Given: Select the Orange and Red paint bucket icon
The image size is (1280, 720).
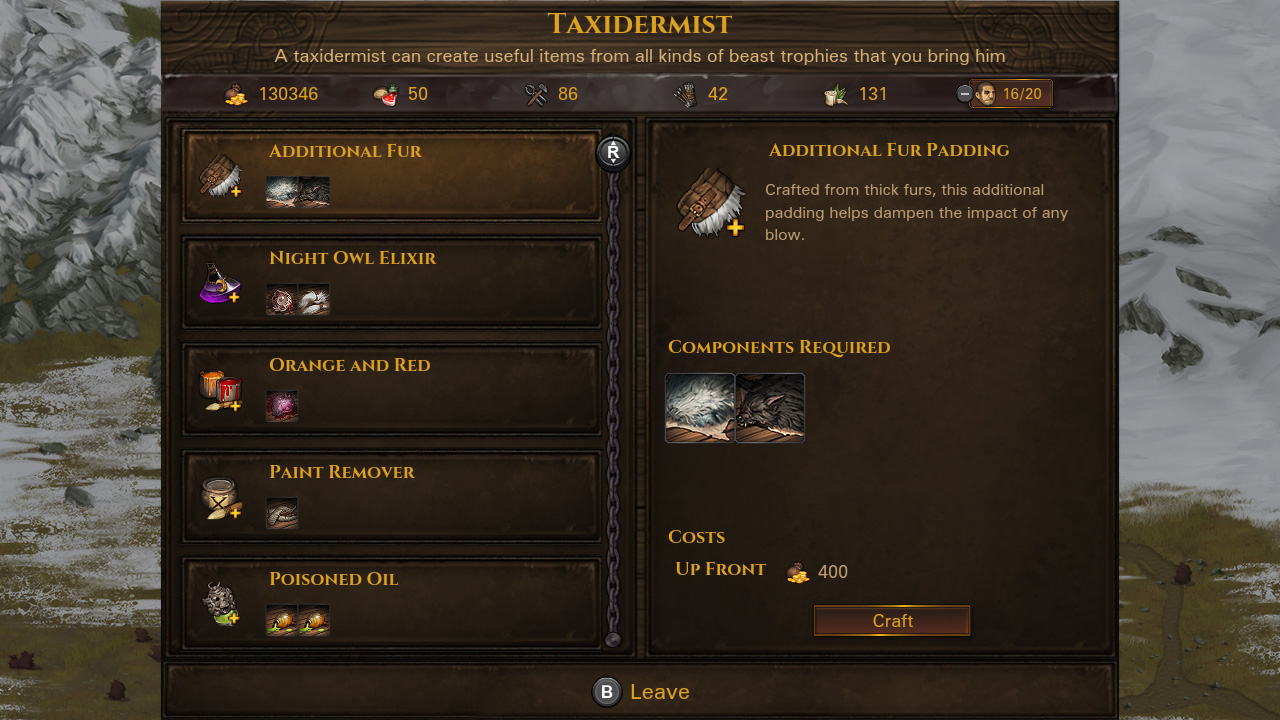Looking at the screenshot, I should (x=222, y=390).
